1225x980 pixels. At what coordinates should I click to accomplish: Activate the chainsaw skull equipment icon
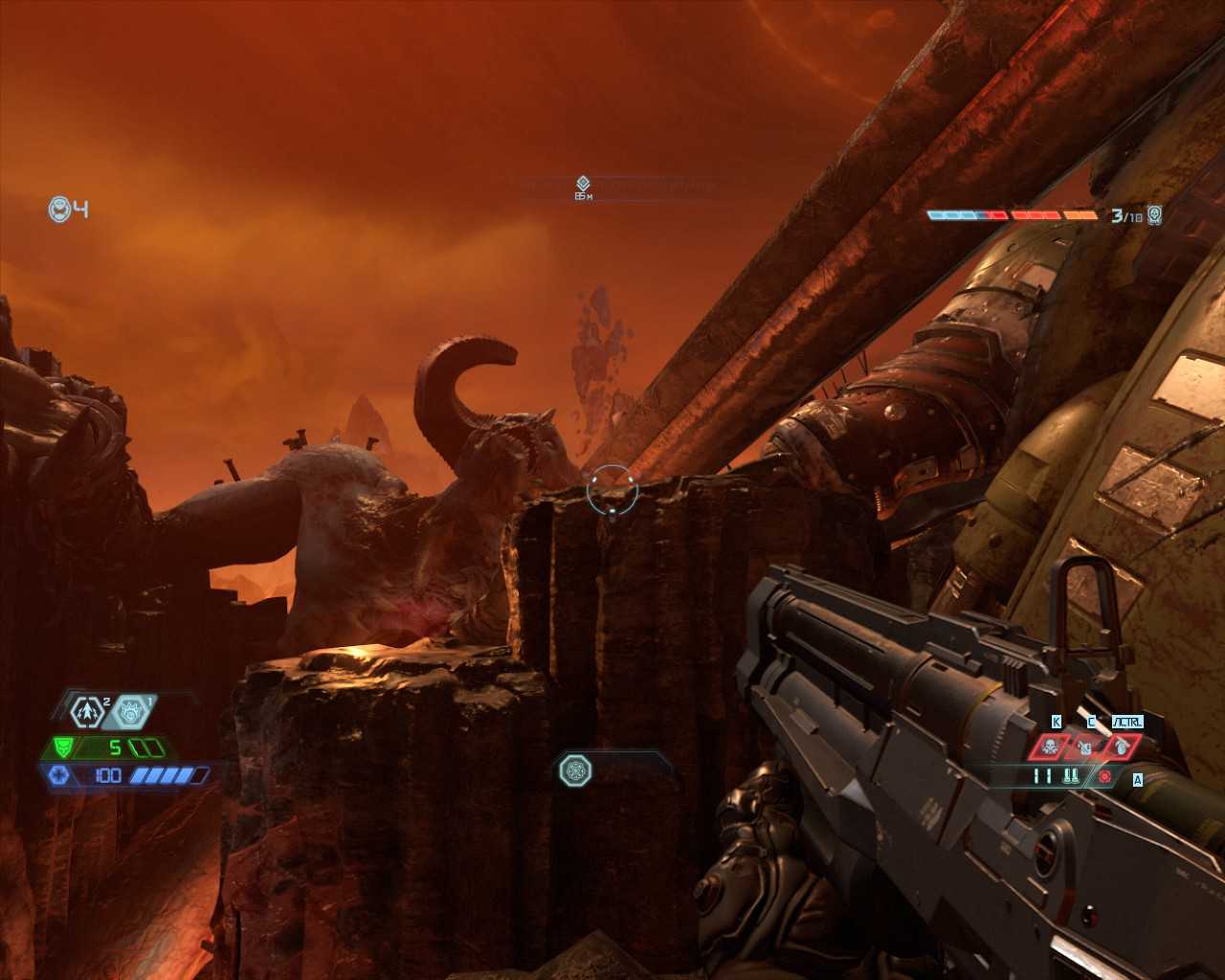[x=1050, y=746]
